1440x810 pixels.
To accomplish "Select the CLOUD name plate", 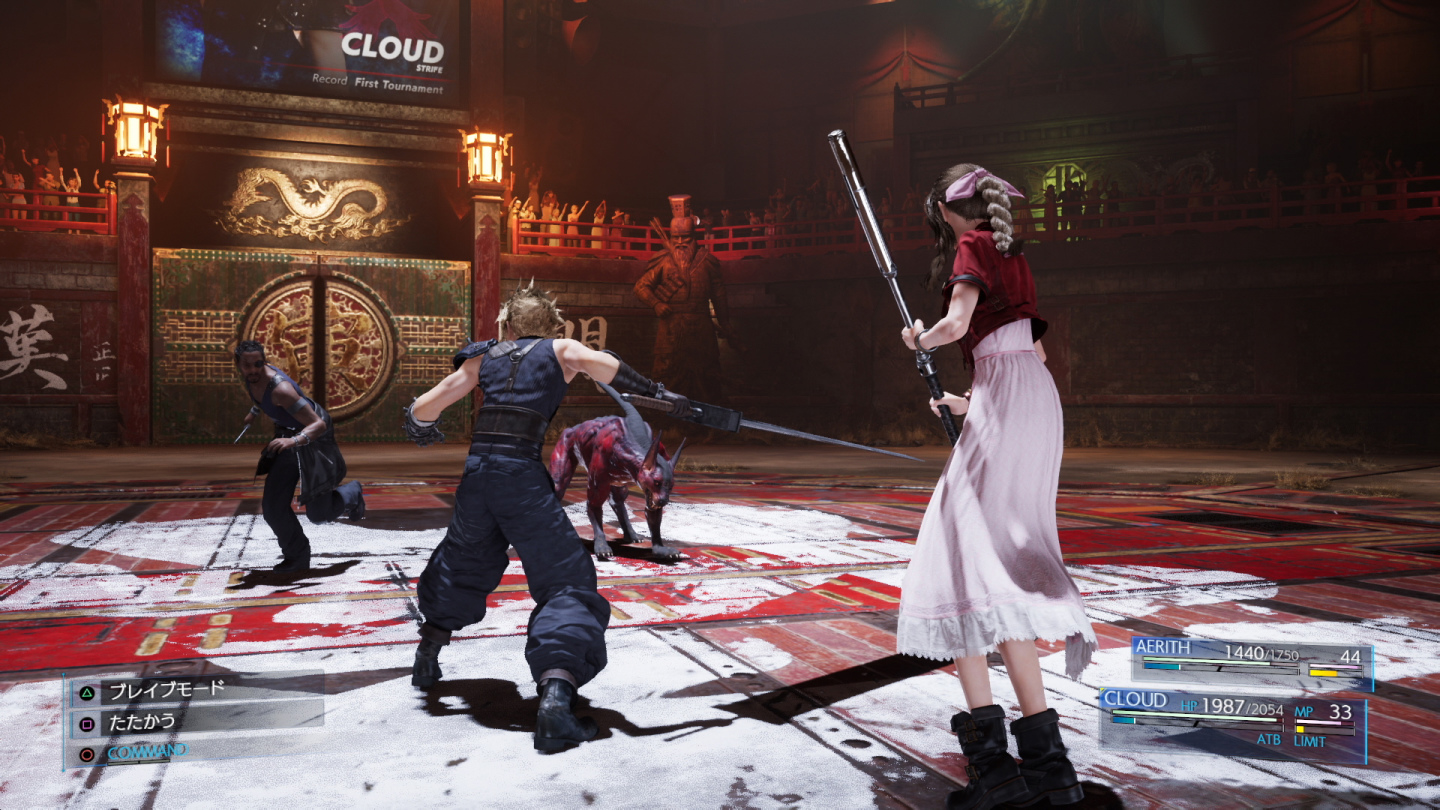I will click(x=1135, y=698).
